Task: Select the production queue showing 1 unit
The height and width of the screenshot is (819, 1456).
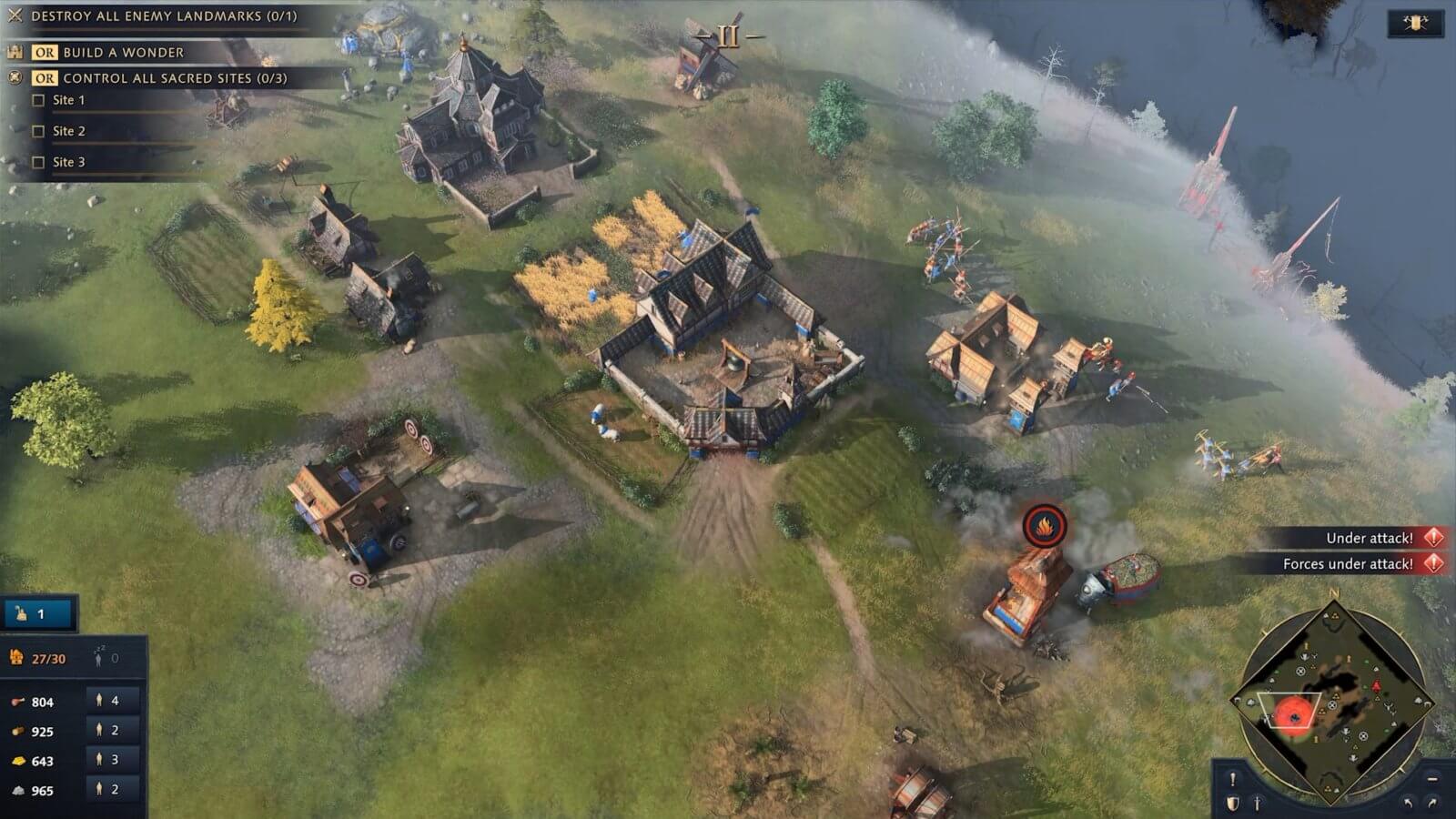Action: (36, 613)
